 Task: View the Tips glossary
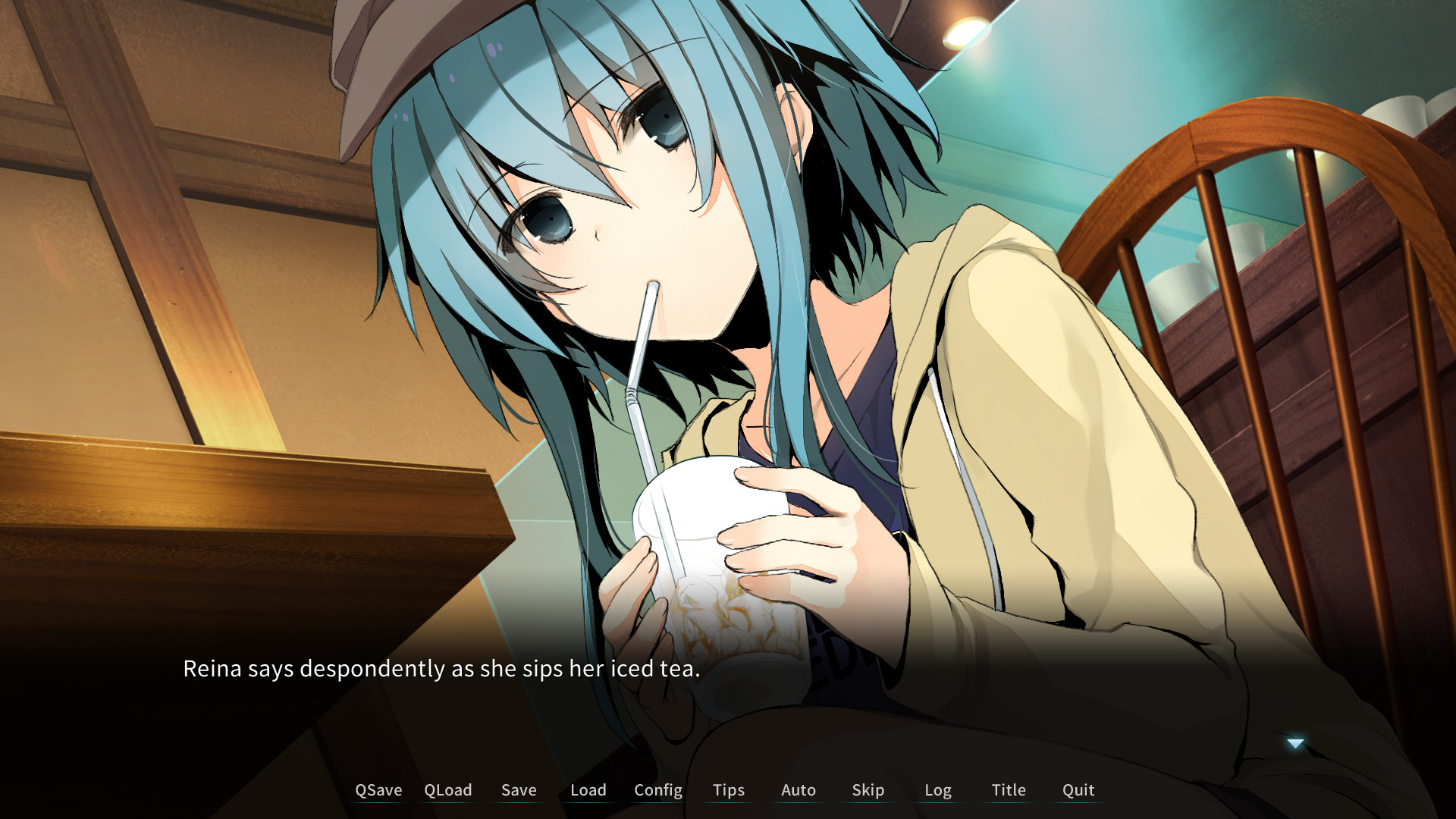728,789
